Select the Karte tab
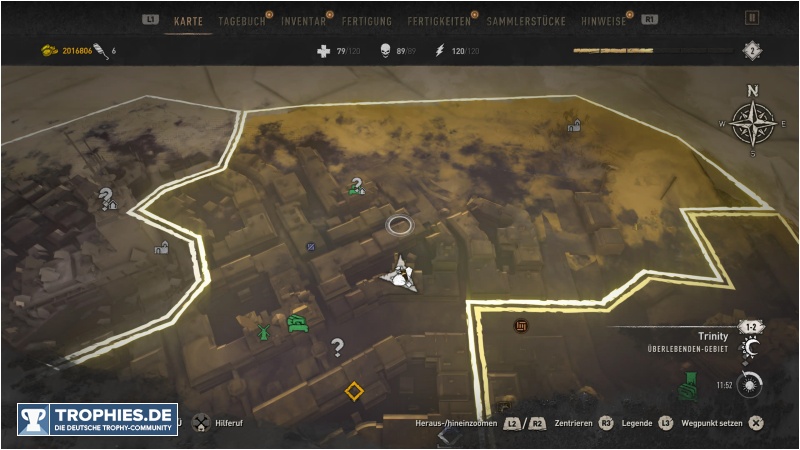 [x=188, y=21]
